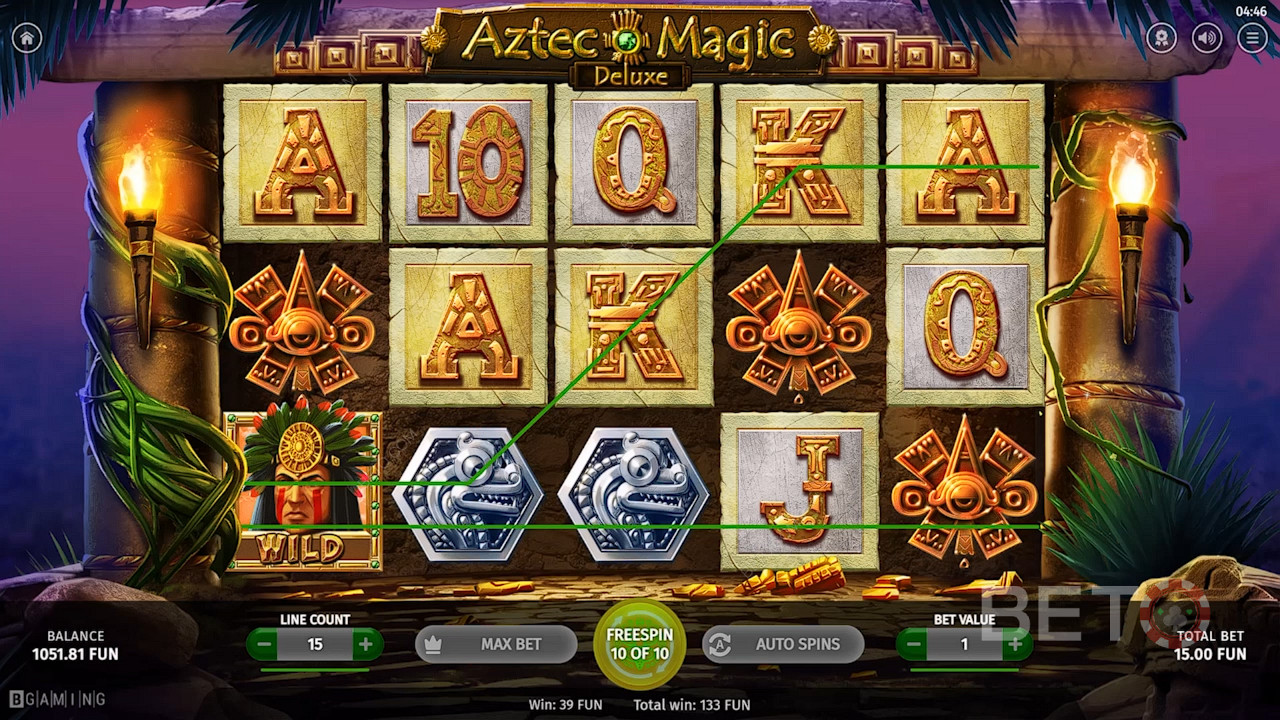Raise the bet value

coord(1015,645)
